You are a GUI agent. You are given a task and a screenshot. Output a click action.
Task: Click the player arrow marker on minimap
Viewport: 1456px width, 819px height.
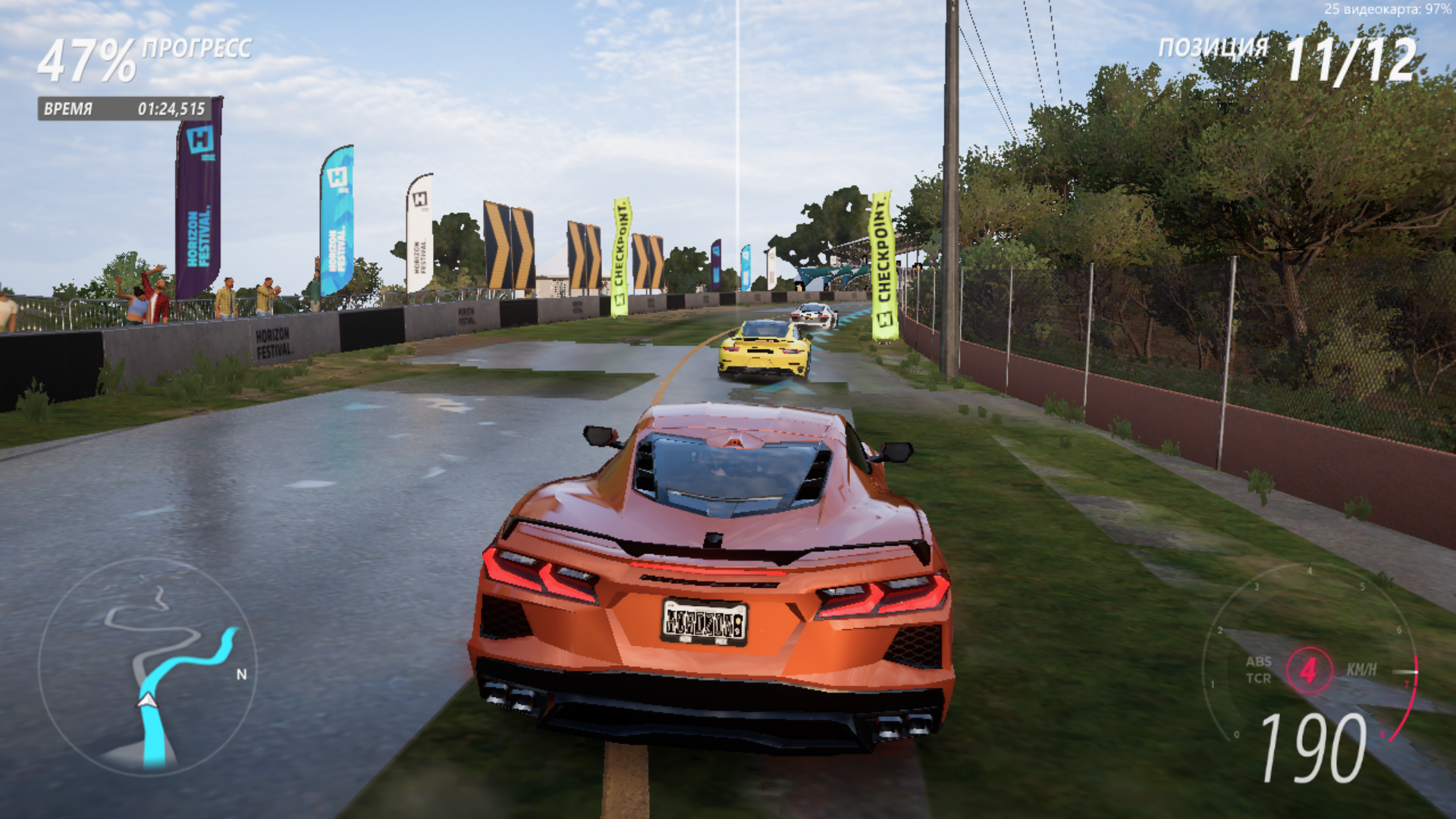[147, 700]
